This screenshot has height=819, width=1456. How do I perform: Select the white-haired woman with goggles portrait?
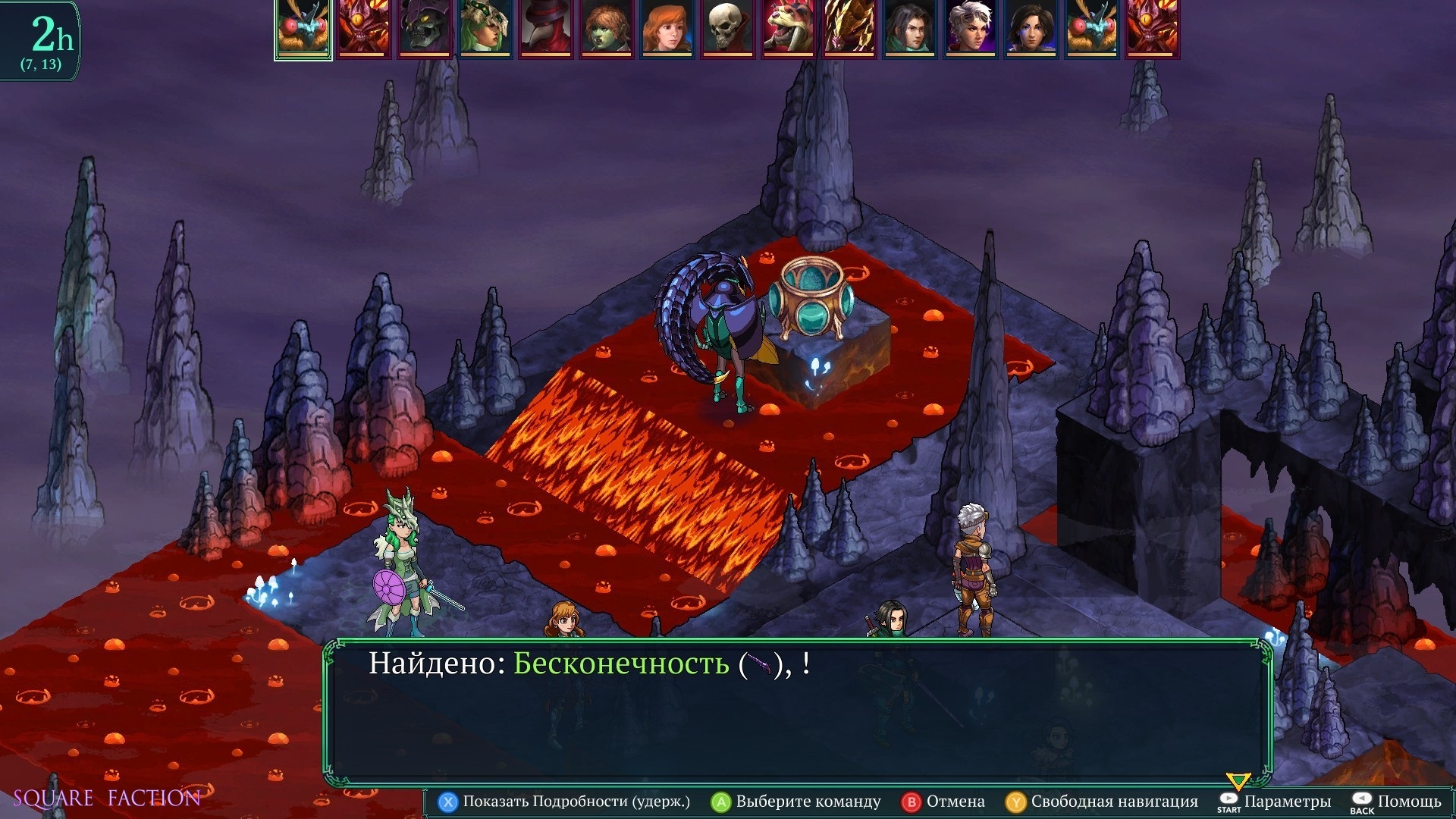coord(971,29)
